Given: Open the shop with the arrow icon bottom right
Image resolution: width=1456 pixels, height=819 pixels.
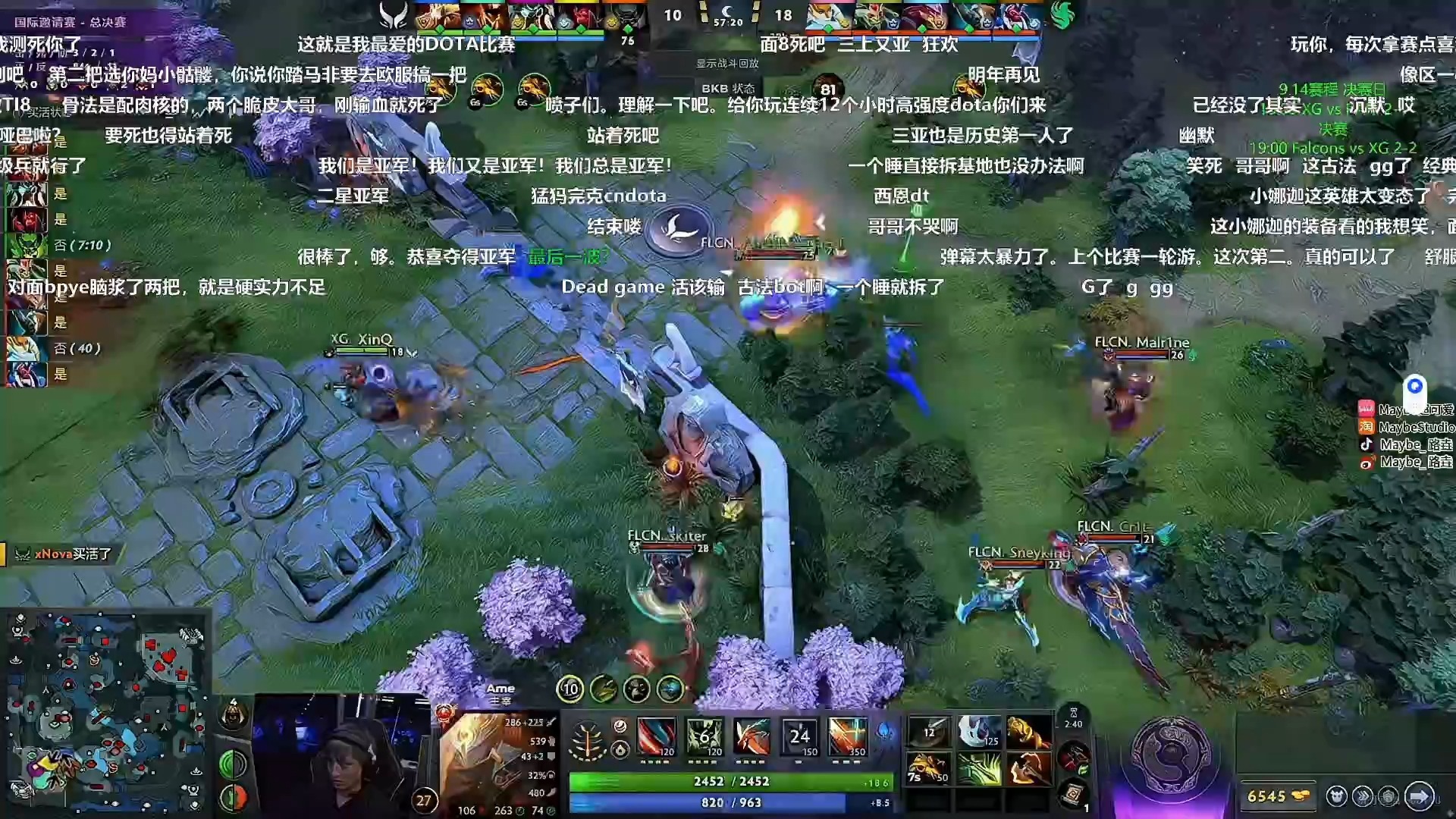Looking at the screenshot, I should point(1420,797).
